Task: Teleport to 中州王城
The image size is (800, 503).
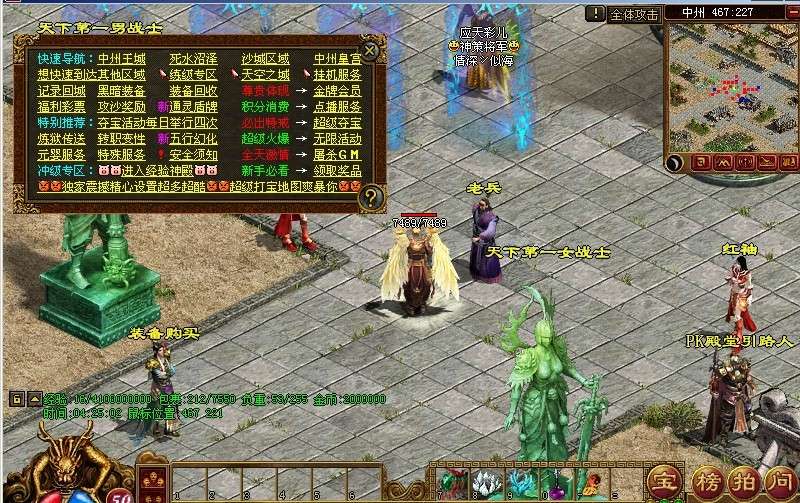Action: coord(122,59)
